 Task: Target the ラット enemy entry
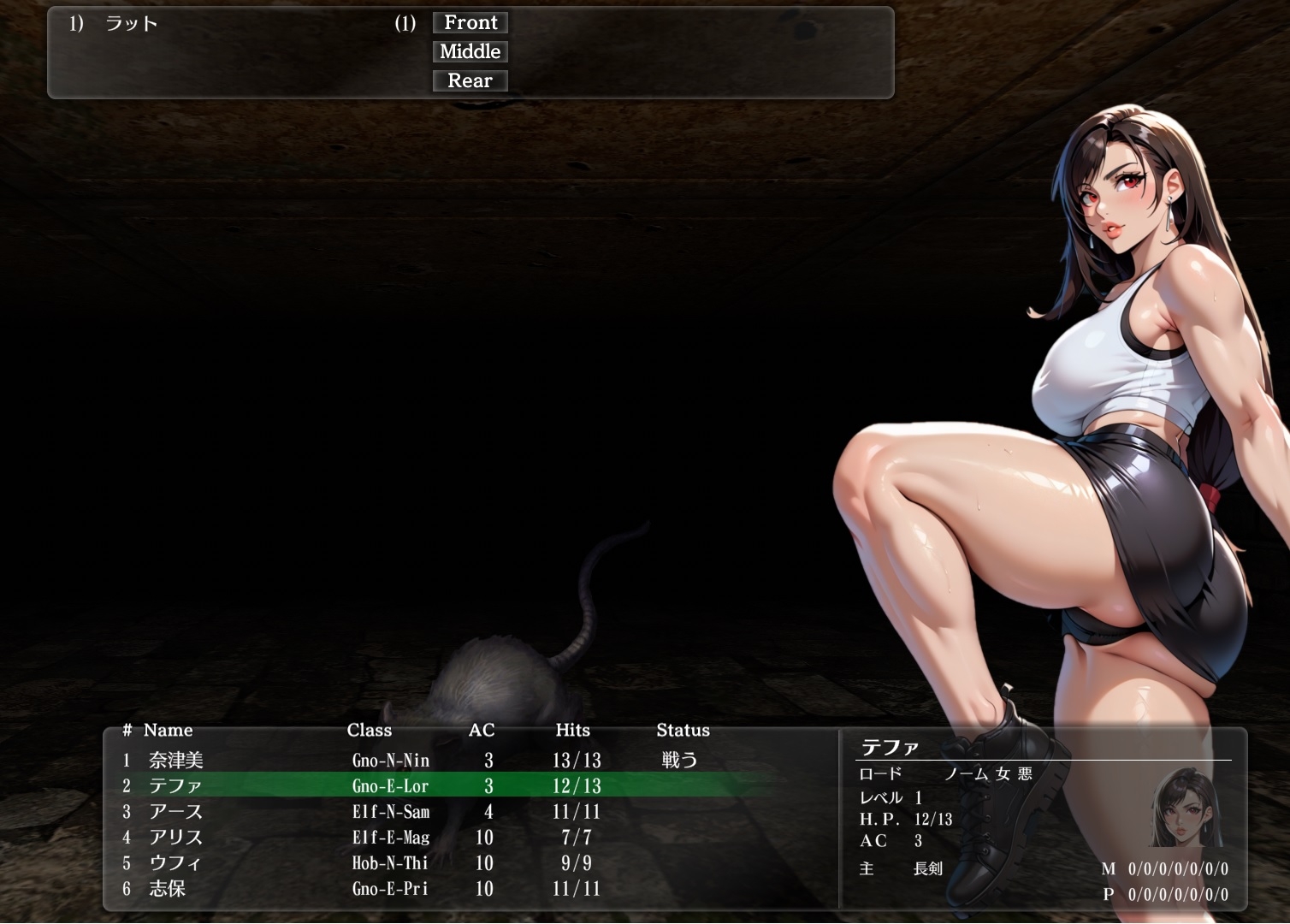(131, 24)
